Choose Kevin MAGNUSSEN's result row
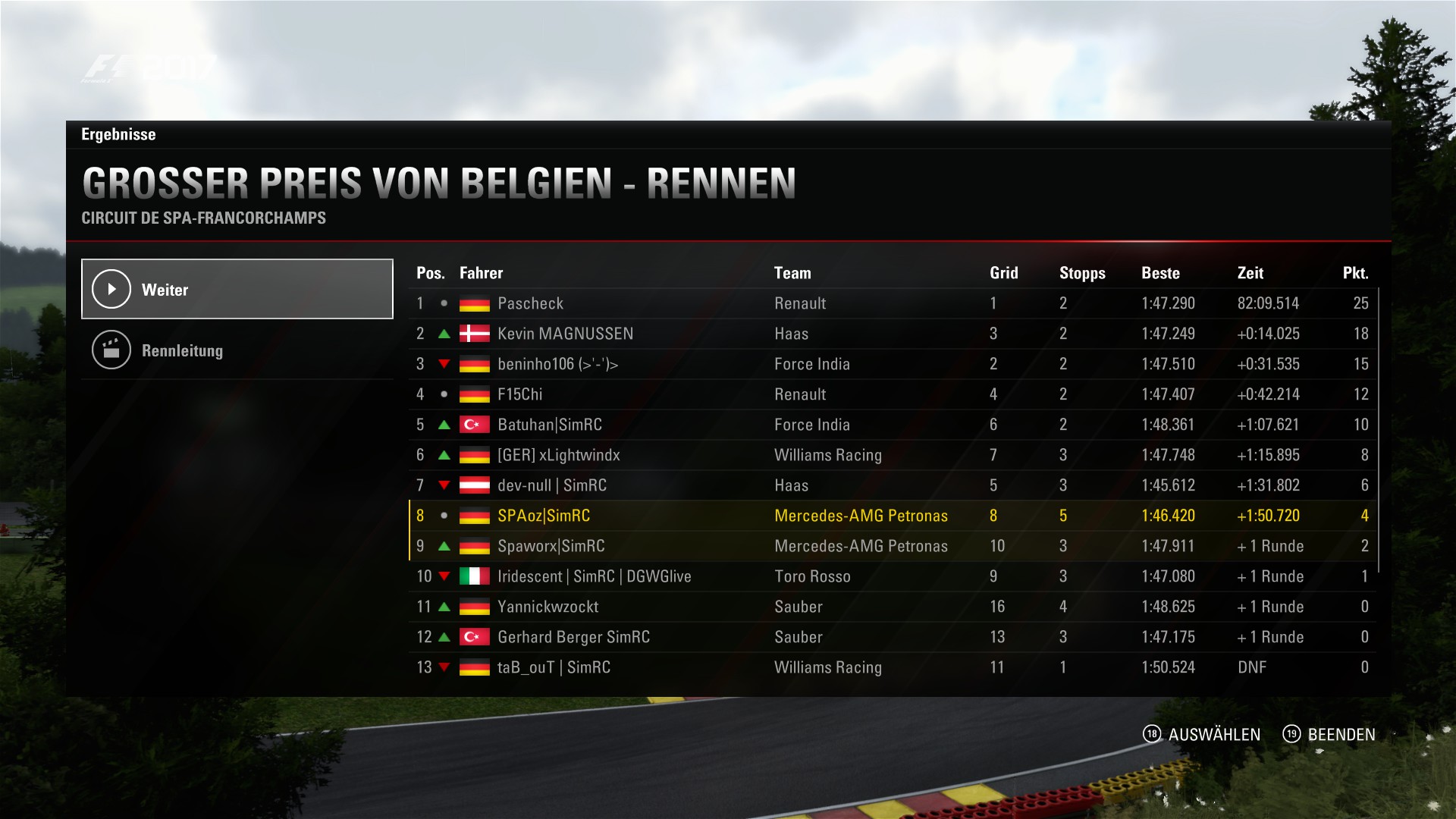The width and height of the screenshot is (1456, 819). coord(892,334)
